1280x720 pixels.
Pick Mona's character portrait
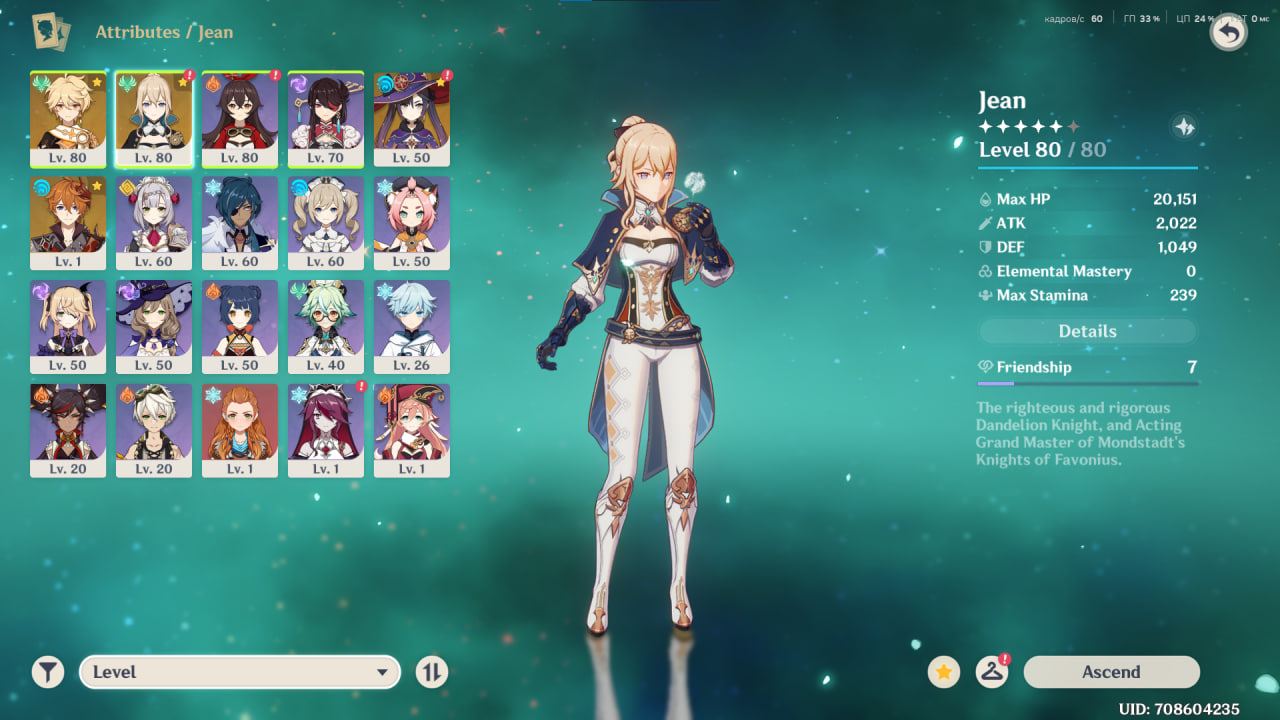[x=412, y=118]
